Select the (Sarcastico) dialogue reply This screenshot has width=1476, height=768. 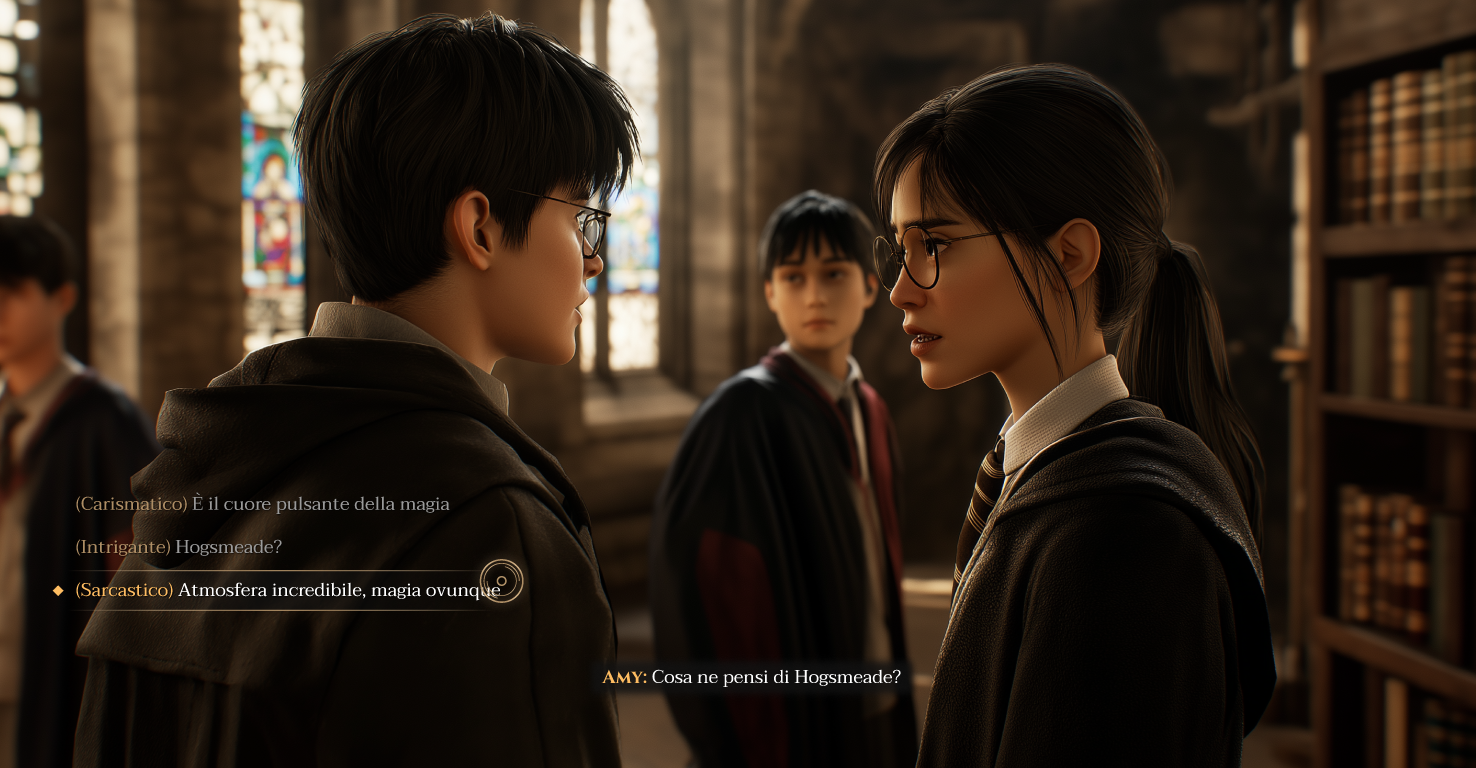point(290,590)
